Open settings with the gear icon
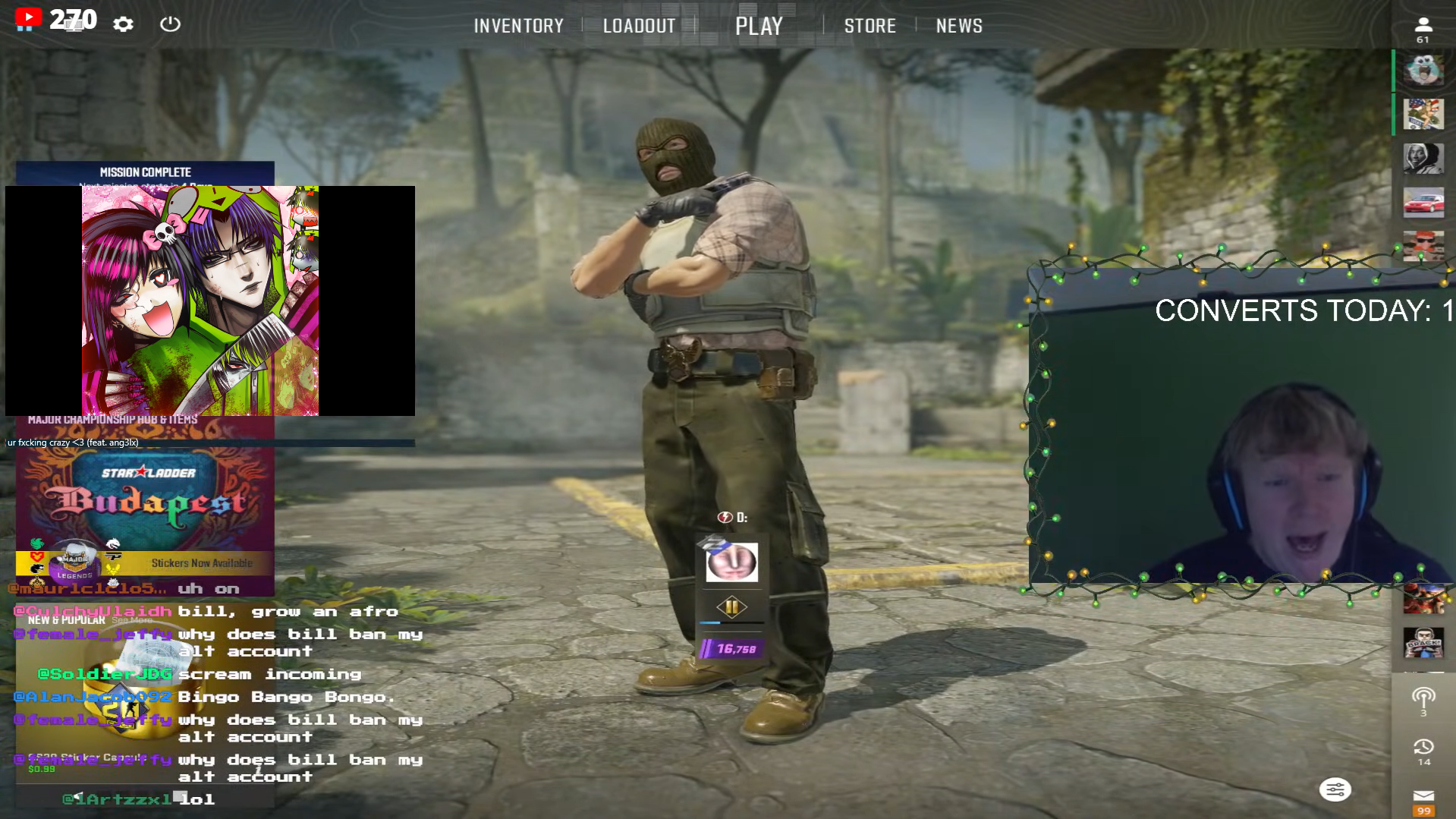This screenshot has height=819, width=1456. [123, 24]
